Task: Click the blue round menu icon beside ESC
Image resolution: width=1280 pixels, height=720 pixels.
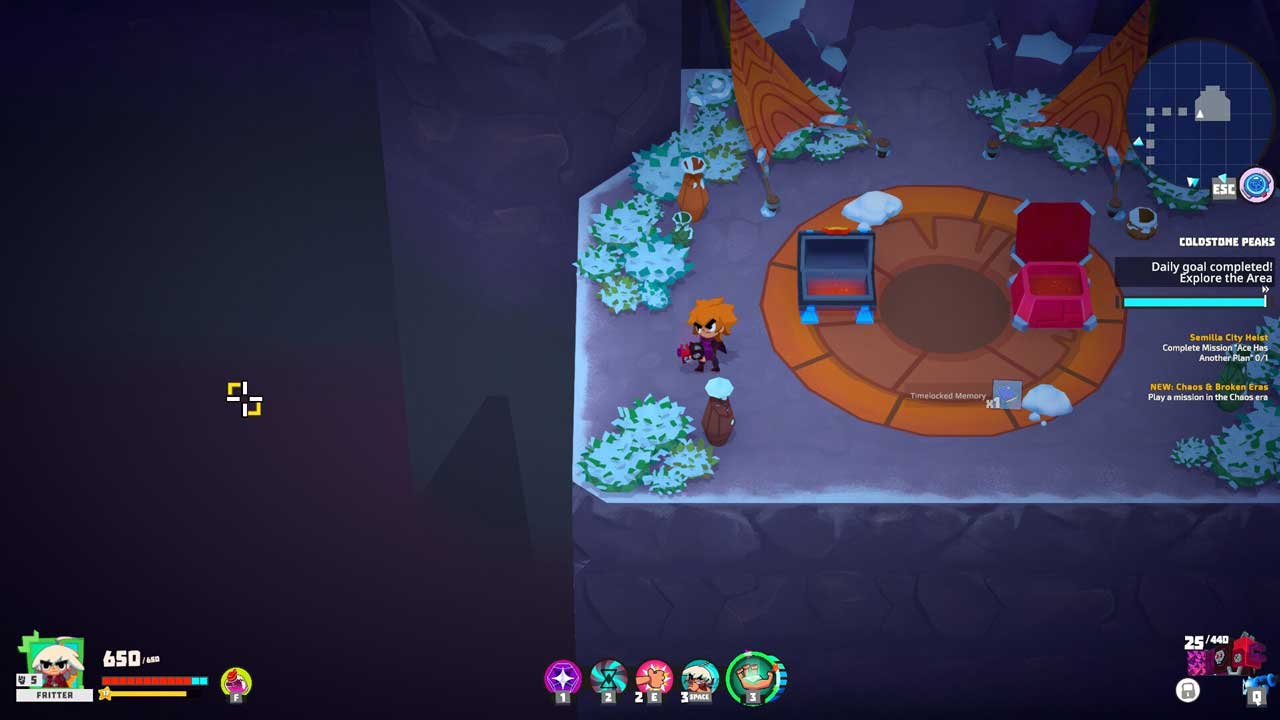Action: pos(1256,185)
